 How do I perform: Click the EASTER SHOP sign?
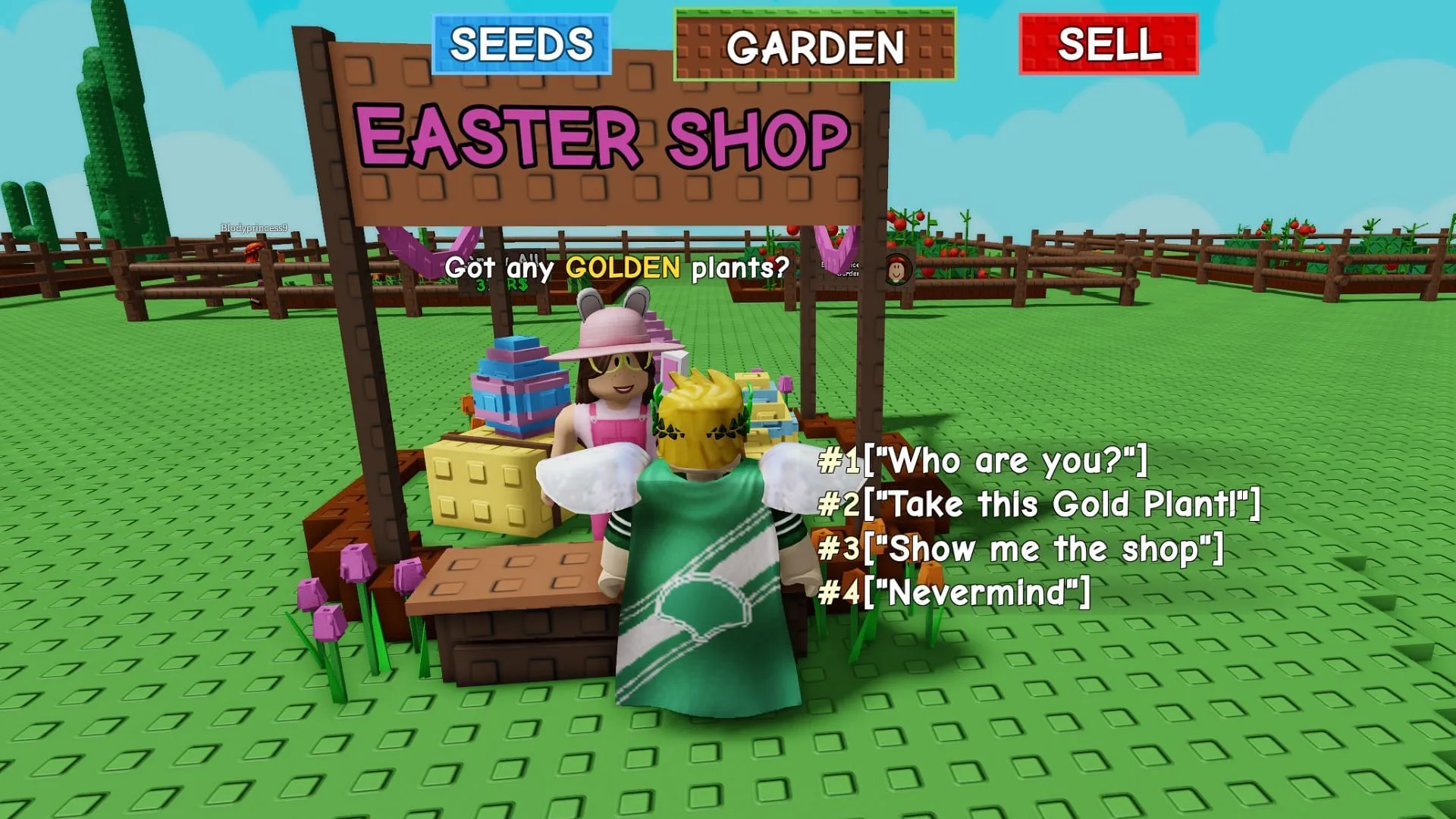(599, 136)
